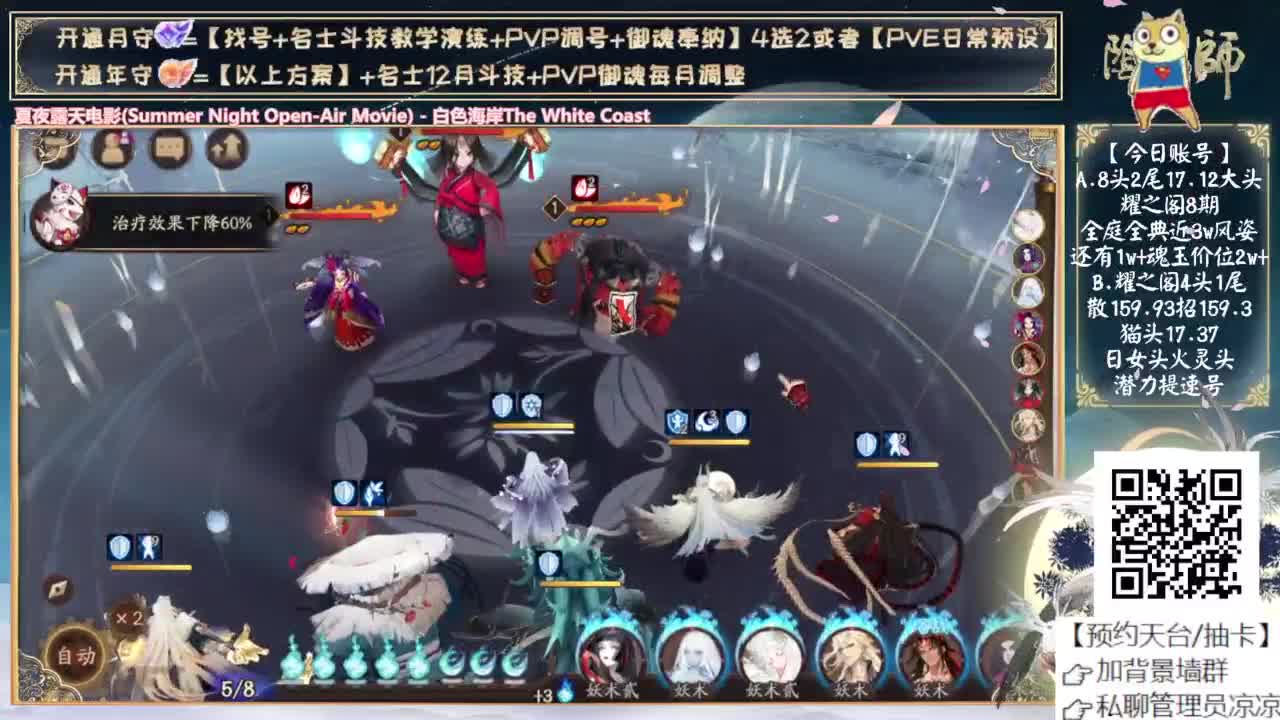The height and width of the screenshot is (720, 1280).
Task: Inspect the 治疗效果下降60% debuff cat icon
Action: (x=60, y=215)
